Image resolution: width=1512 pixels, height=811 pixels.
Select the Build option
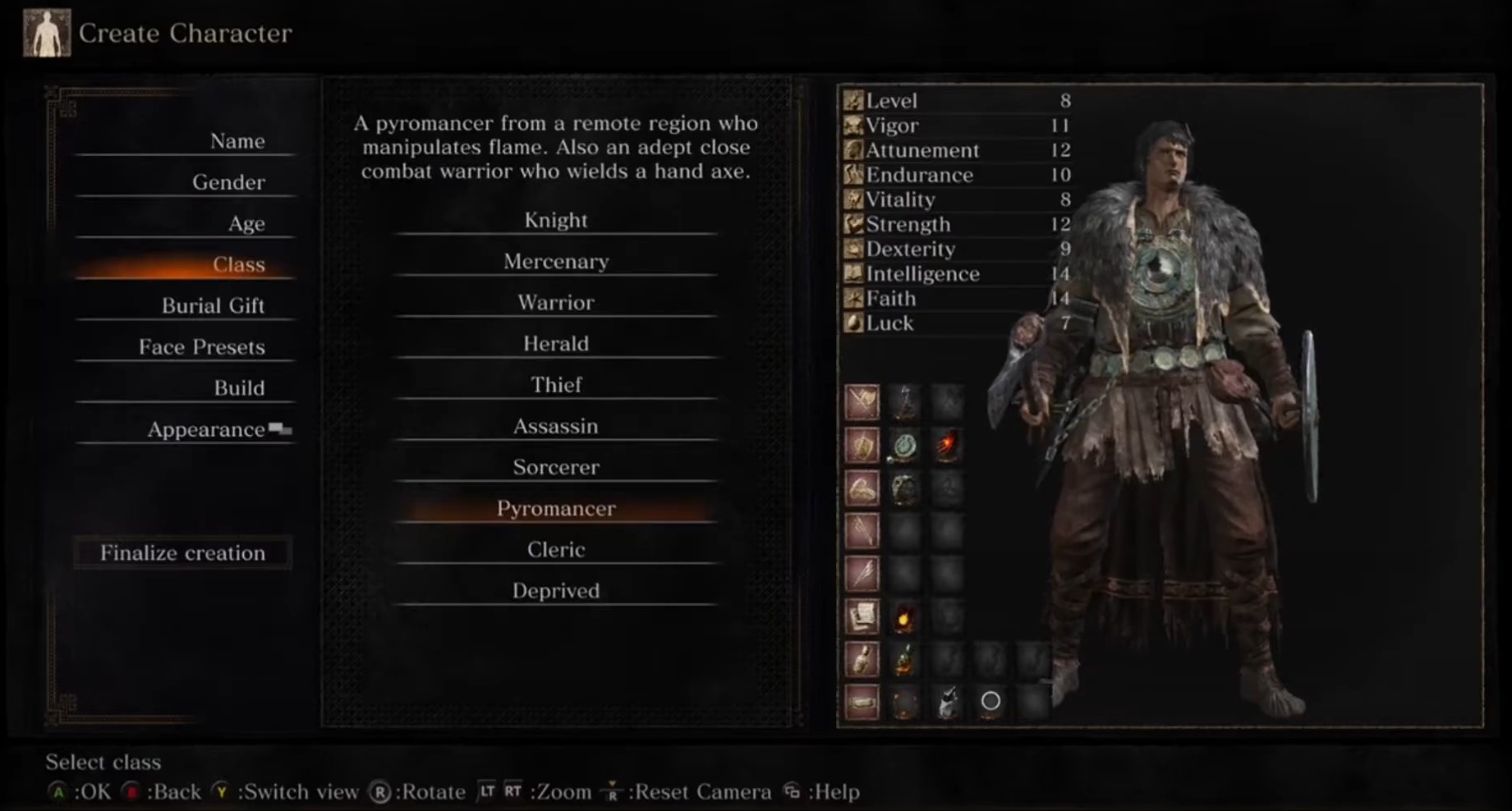[x=239, y=388]
